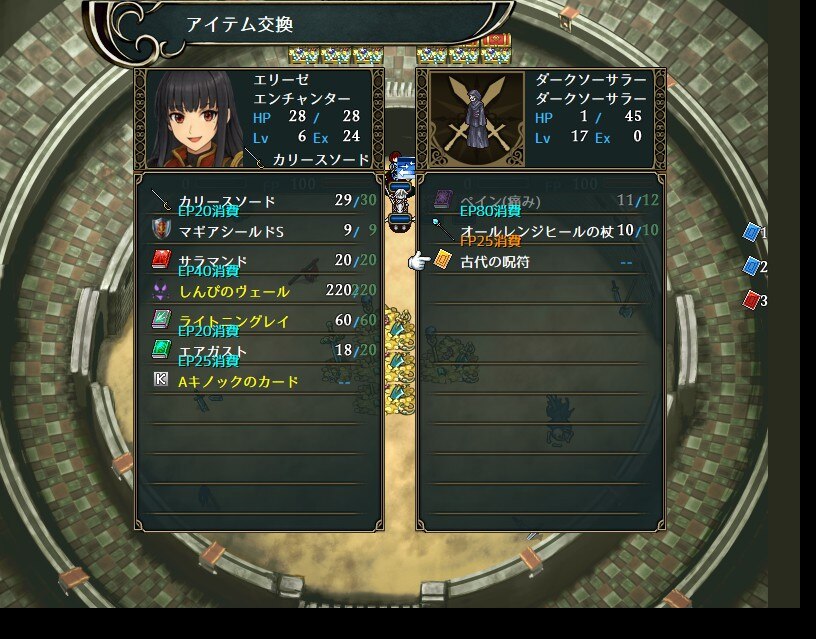Select the ペイン(痛み) dark tome
Viewport: 816px width, 639px height.
(500, 201)
